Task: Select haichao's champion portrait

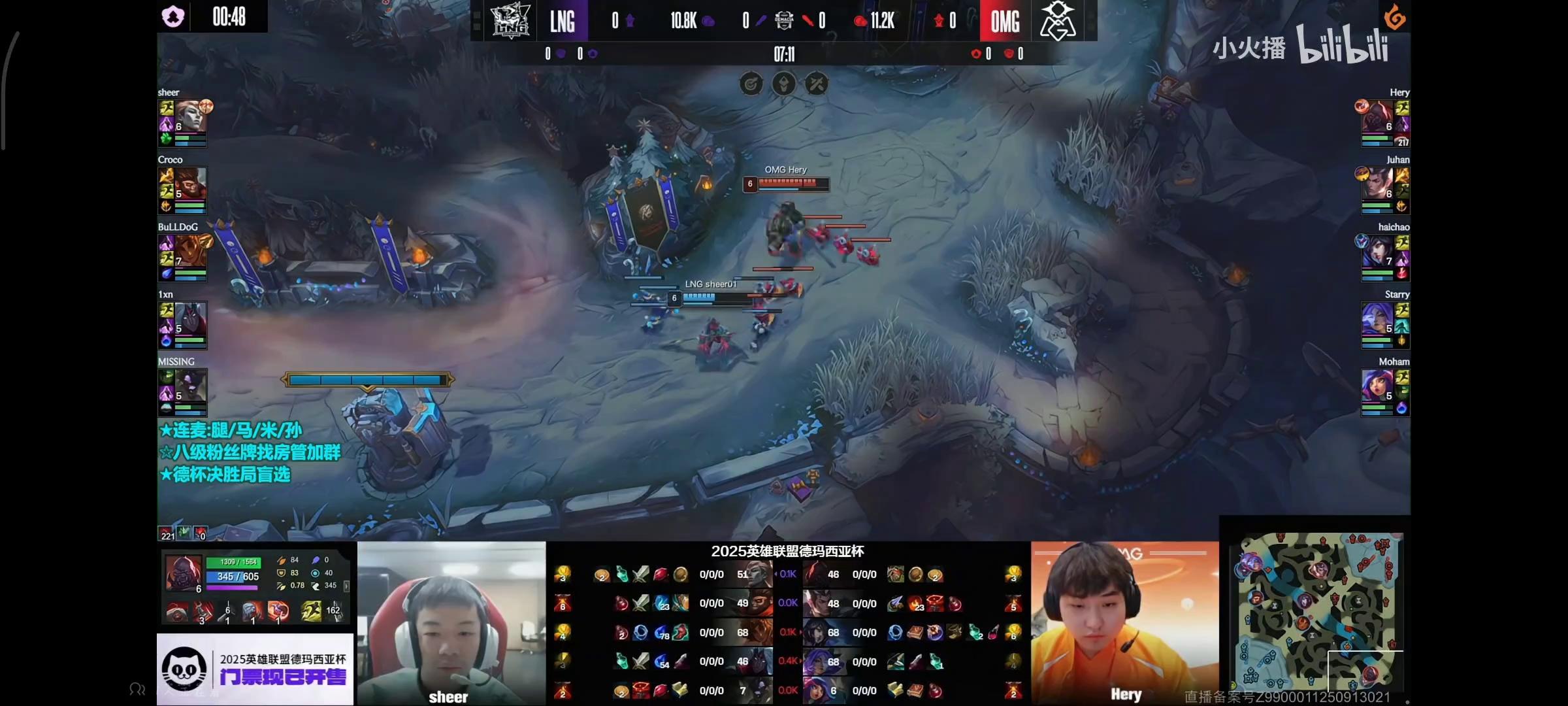Action: pos(1377,251)
